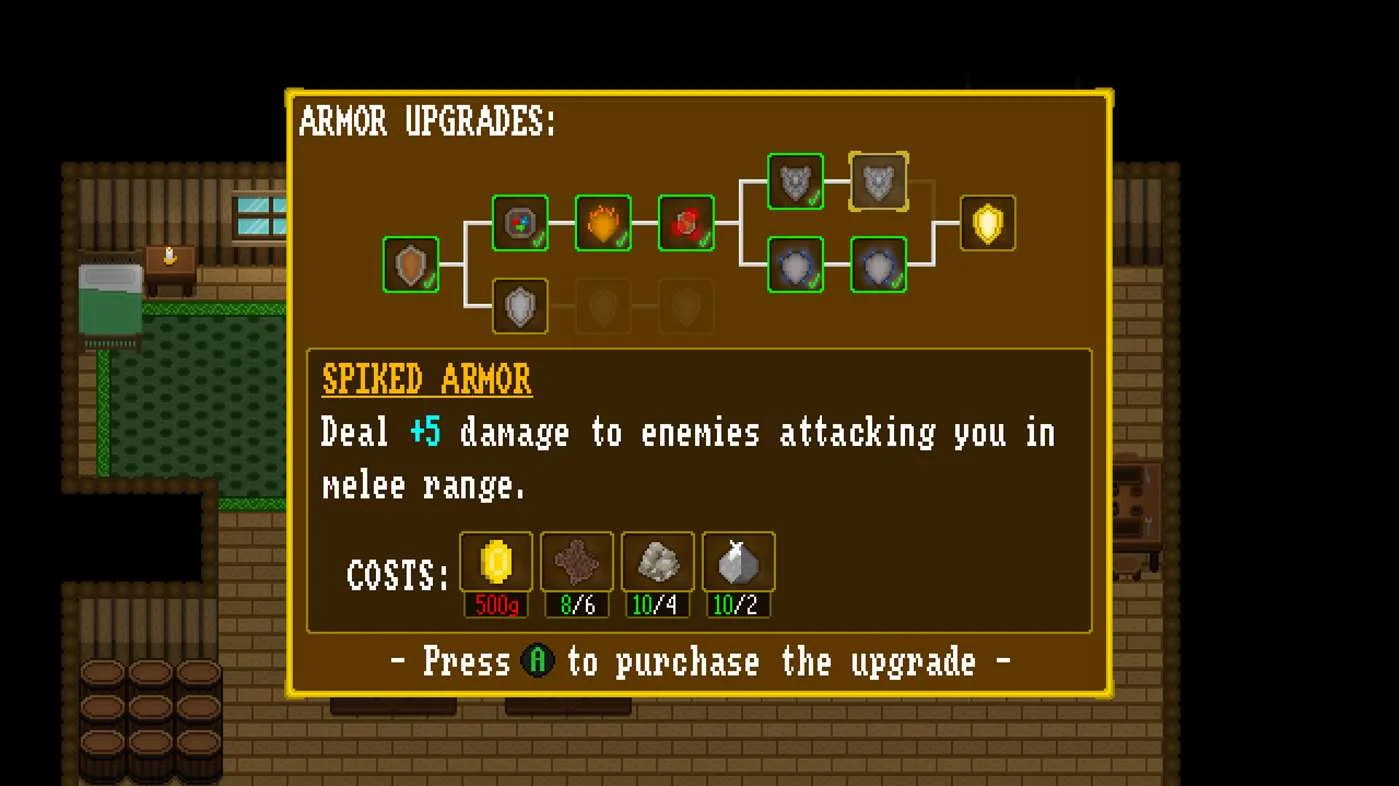Click the 500g red cost label
This screenshot has width=1399, height=786.
pos(495,605)
